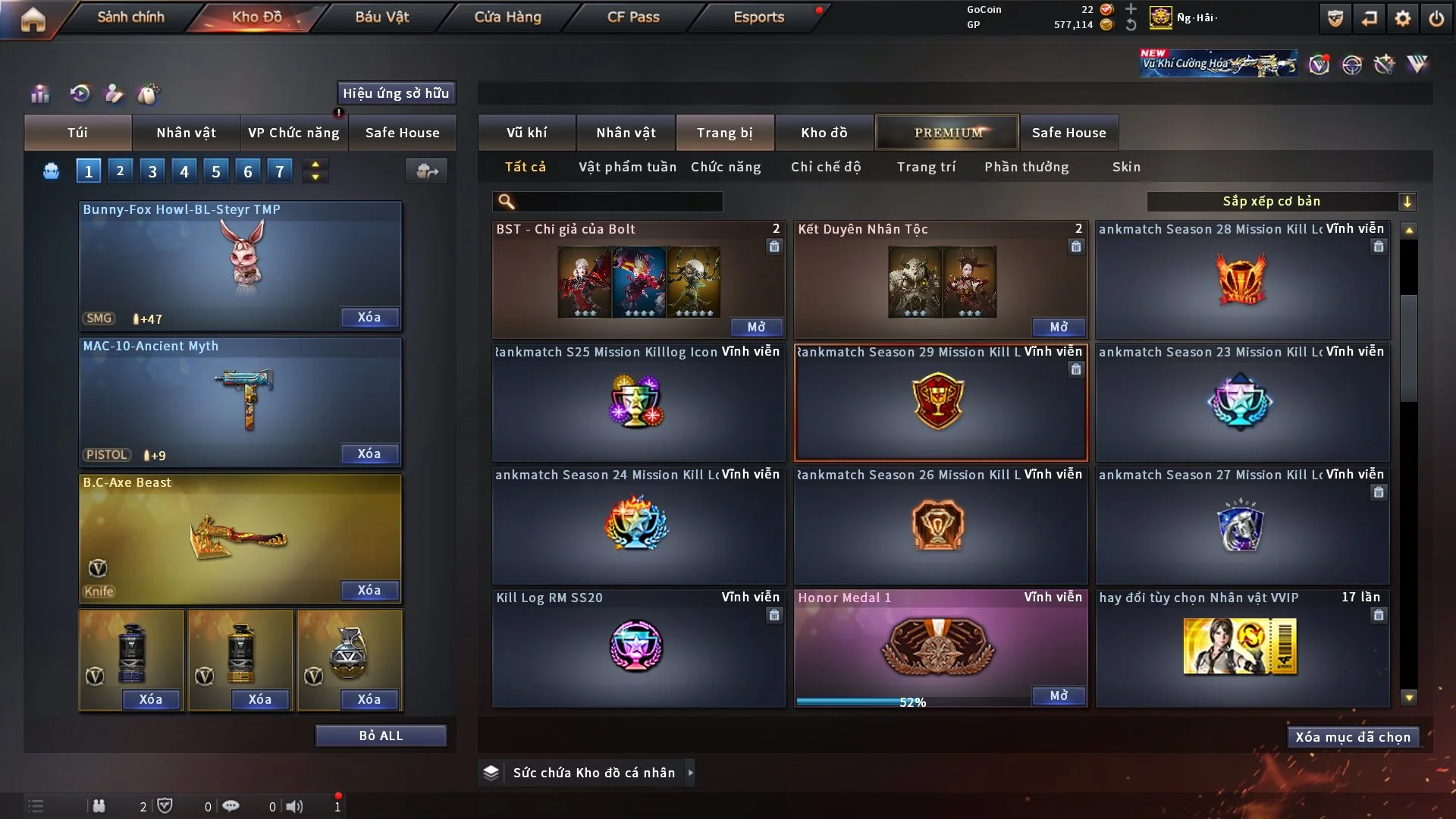Viewport: 1456px width, 819px height.
Task: Switch to the Vũ khí tab
Action: 526,133
